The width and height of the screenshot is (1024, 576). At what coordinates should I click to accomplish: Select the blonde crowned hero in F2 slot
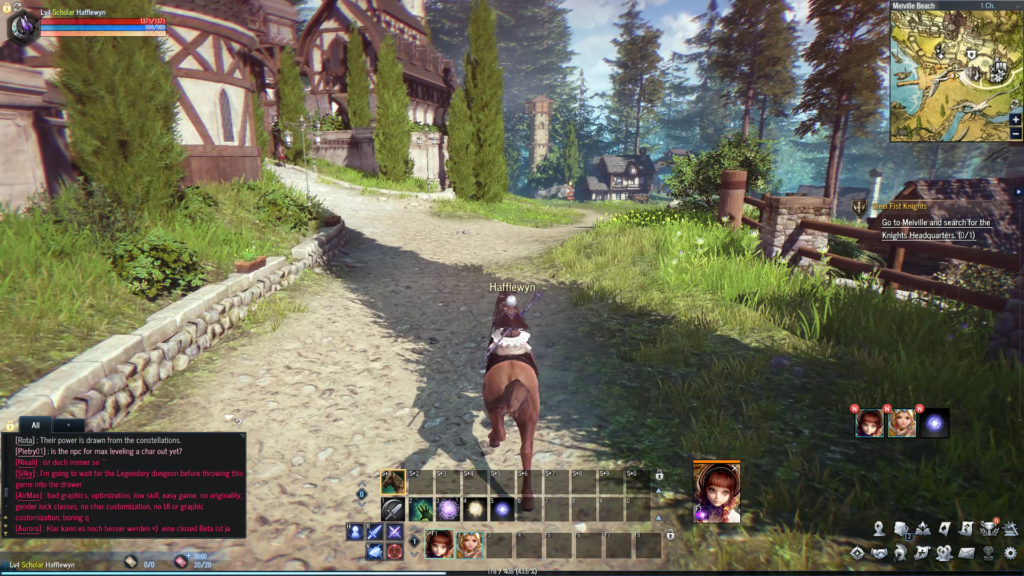coord(469,545)
